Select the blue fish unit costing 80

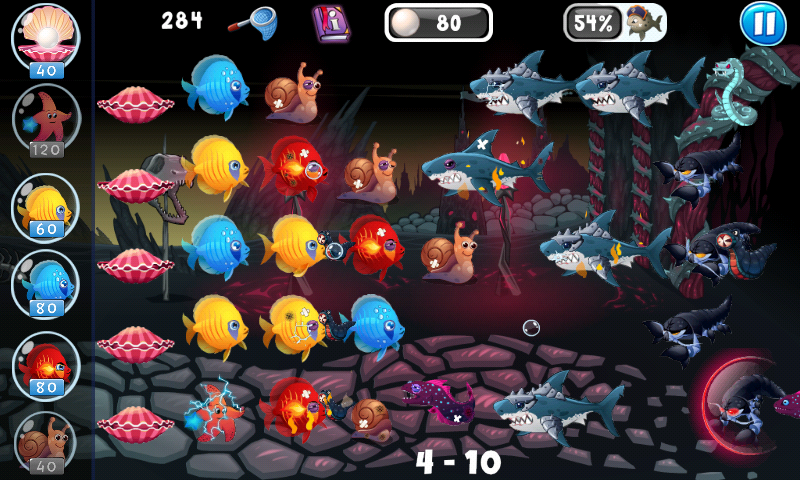[x=45, y=284]
